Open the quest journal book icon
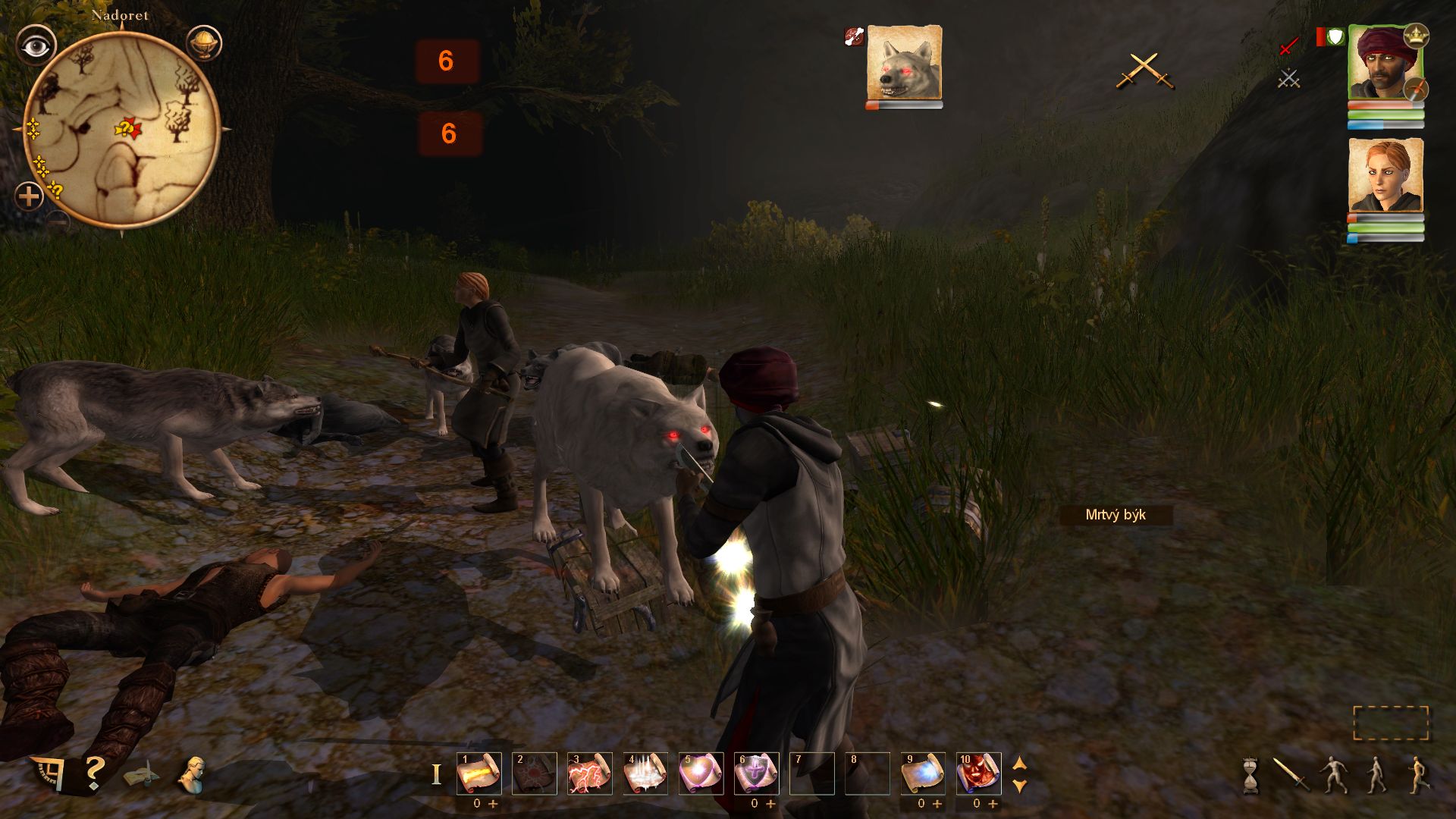This screenshot has height=819, width=1456. [x=142, y=776]
